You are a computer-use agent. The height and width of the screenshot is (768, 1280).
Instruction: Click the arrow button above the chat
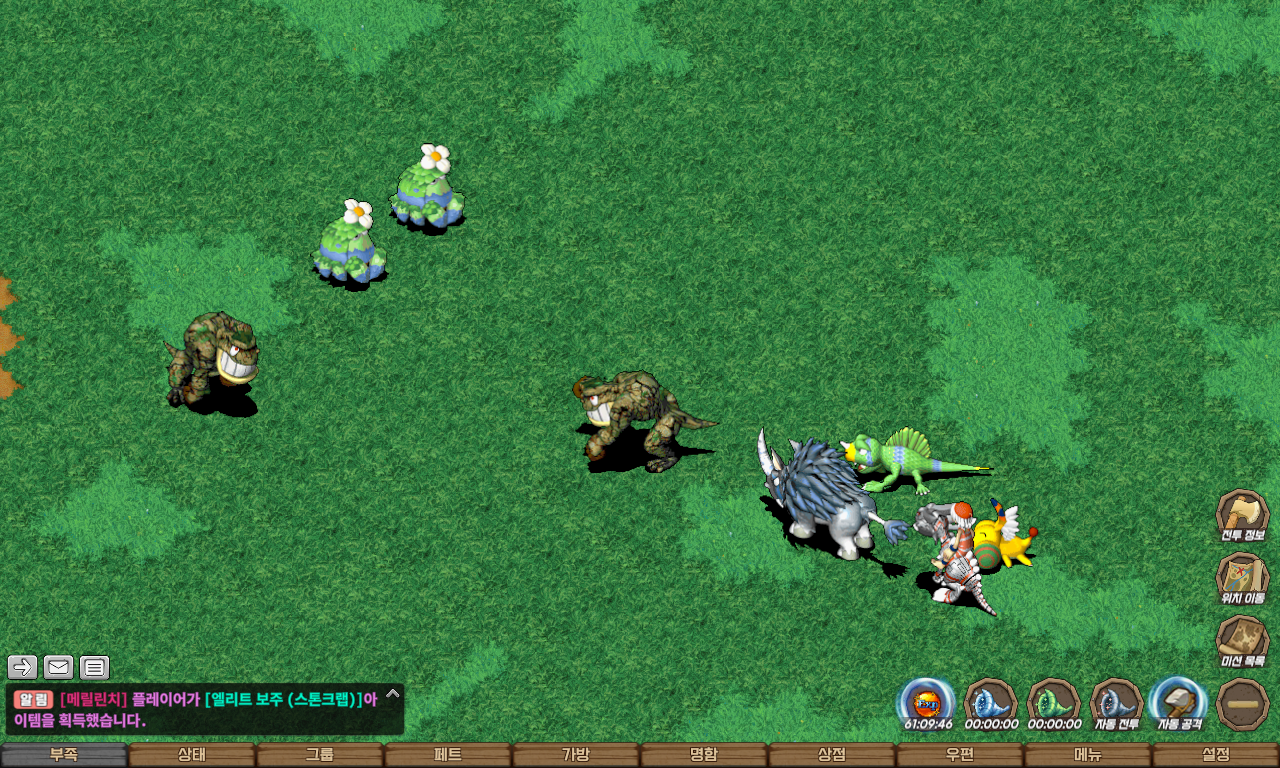click(x=23, y=667)
